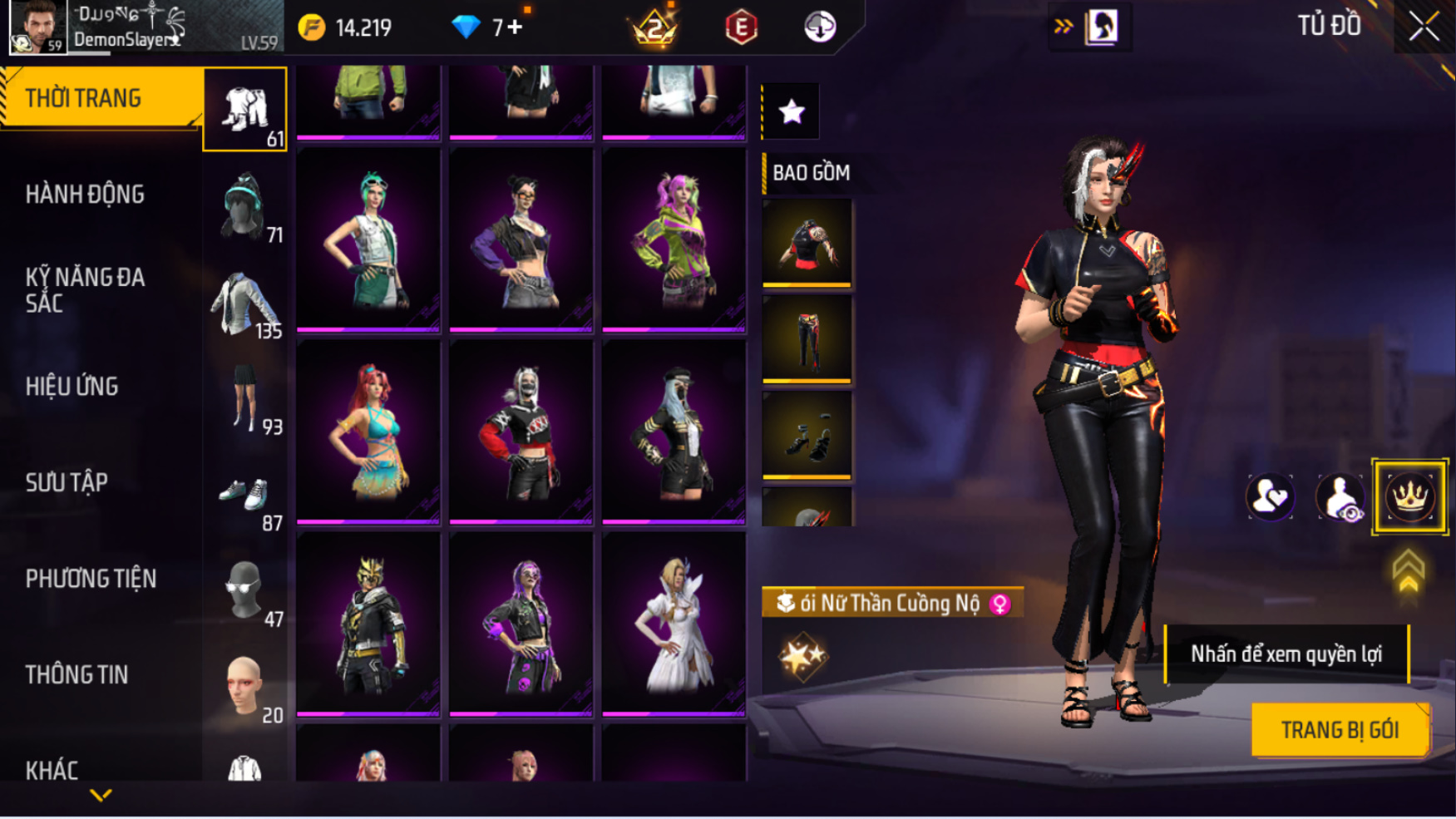The image size is (1456, 819).
Task: Show the THÔNG TIN section
Action: click(x=77, y=674)
